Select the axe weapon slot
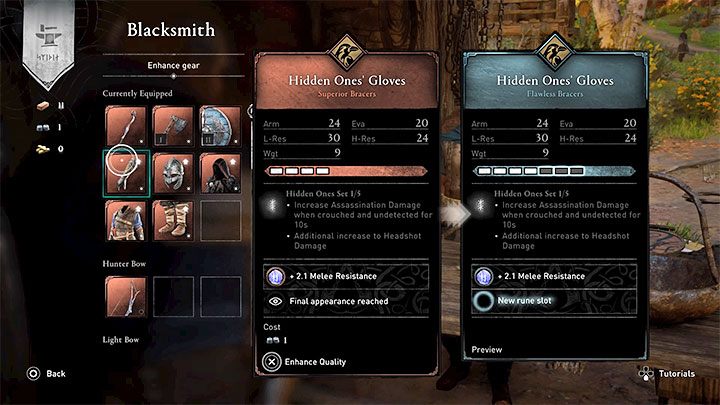This screenshot has width=720, height=405. 172,125
